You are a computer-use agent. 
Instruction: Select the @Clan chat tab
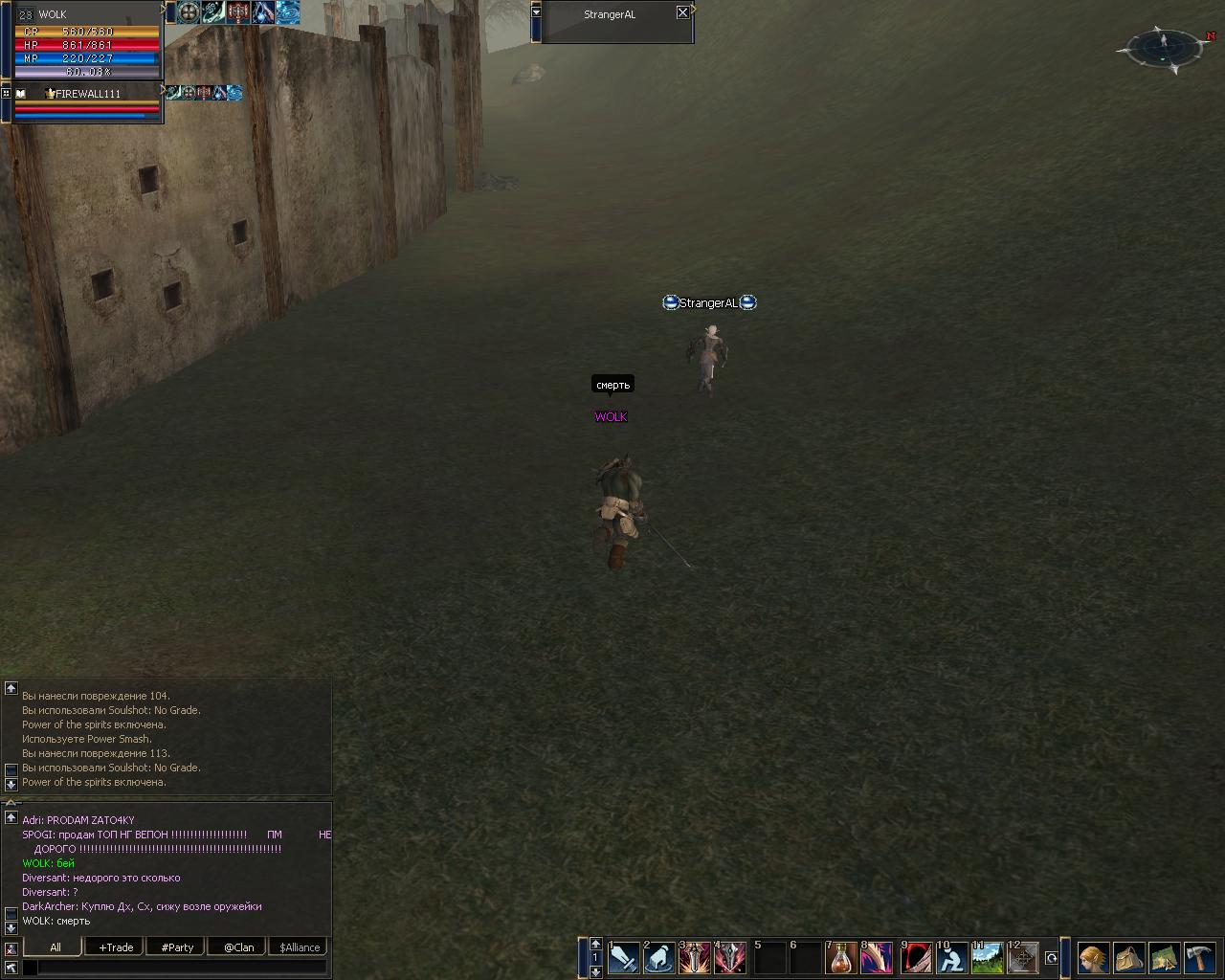(x=238, y=947)
